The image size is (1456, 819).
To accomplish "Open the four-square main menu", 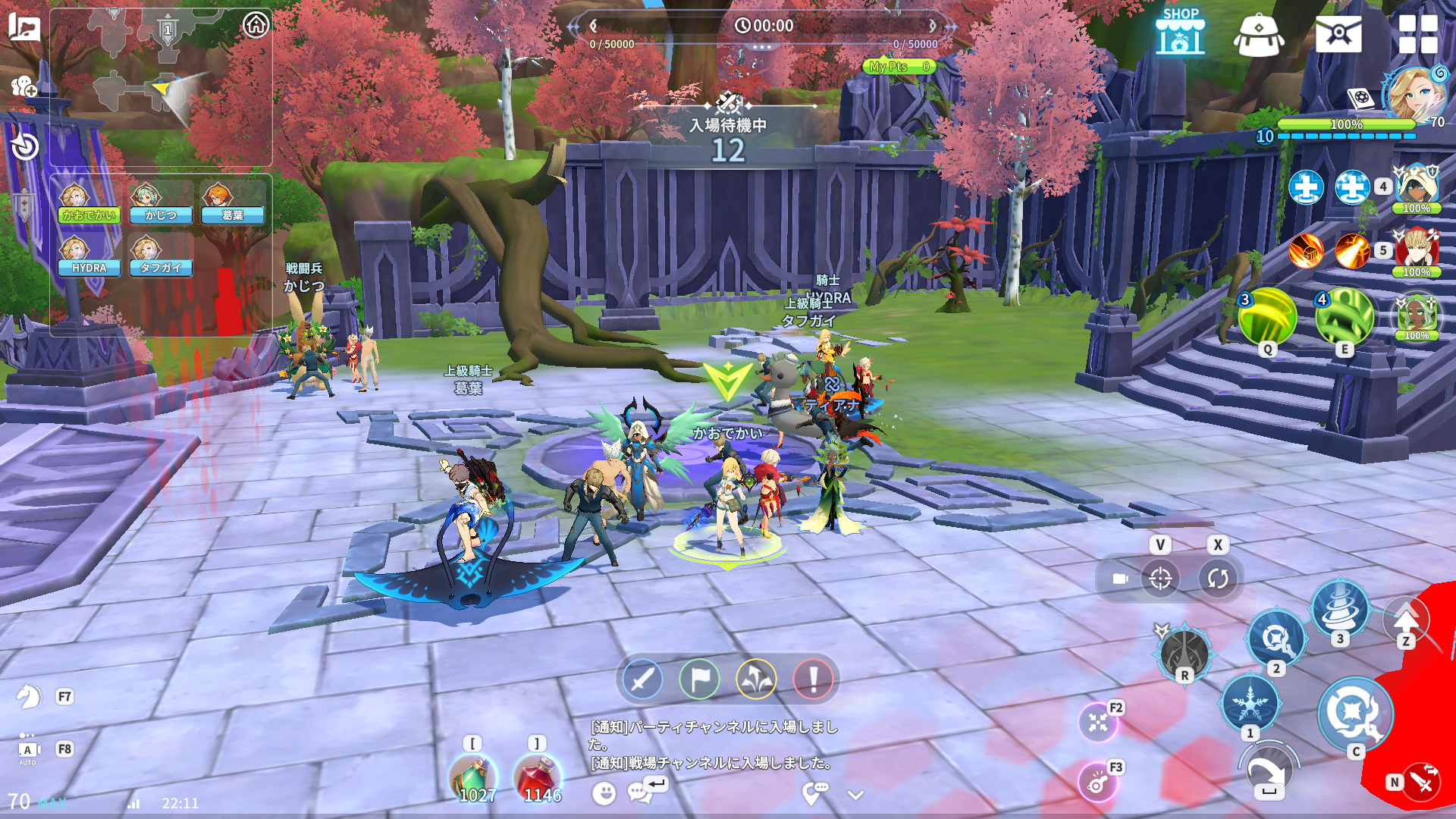I will [1417, 34].
